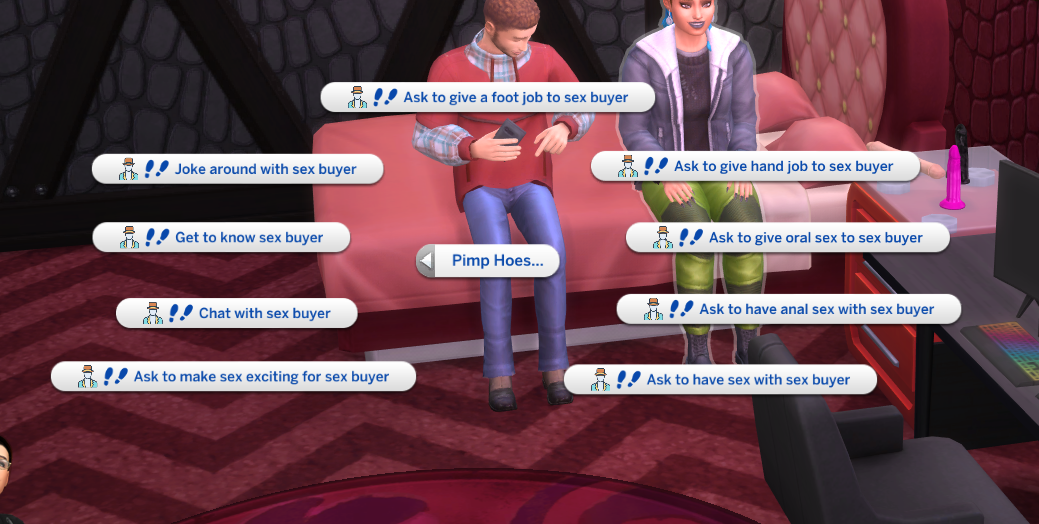Pick 'Get to know sex buyer' interaction

(222, 238)
